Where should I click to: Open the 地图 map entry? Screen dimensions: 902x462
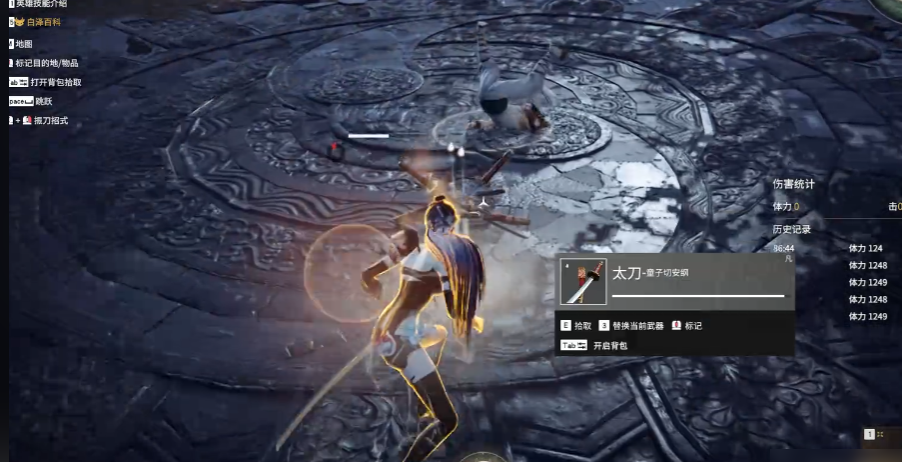pos(23,44)
